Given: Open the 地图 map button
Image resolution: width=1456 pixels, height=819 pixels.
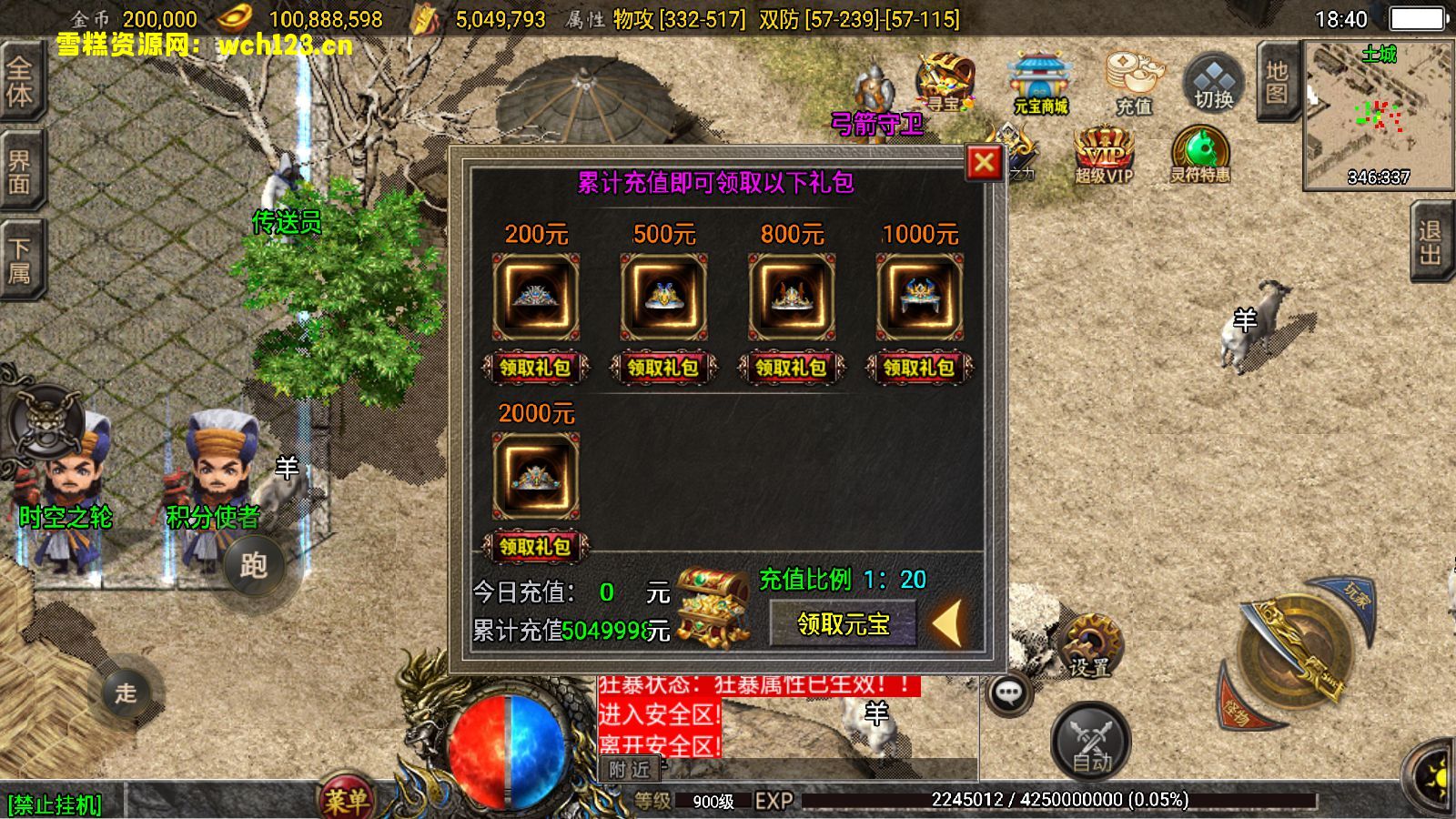Looking at the screenshot, I should tap(1277, 82).
